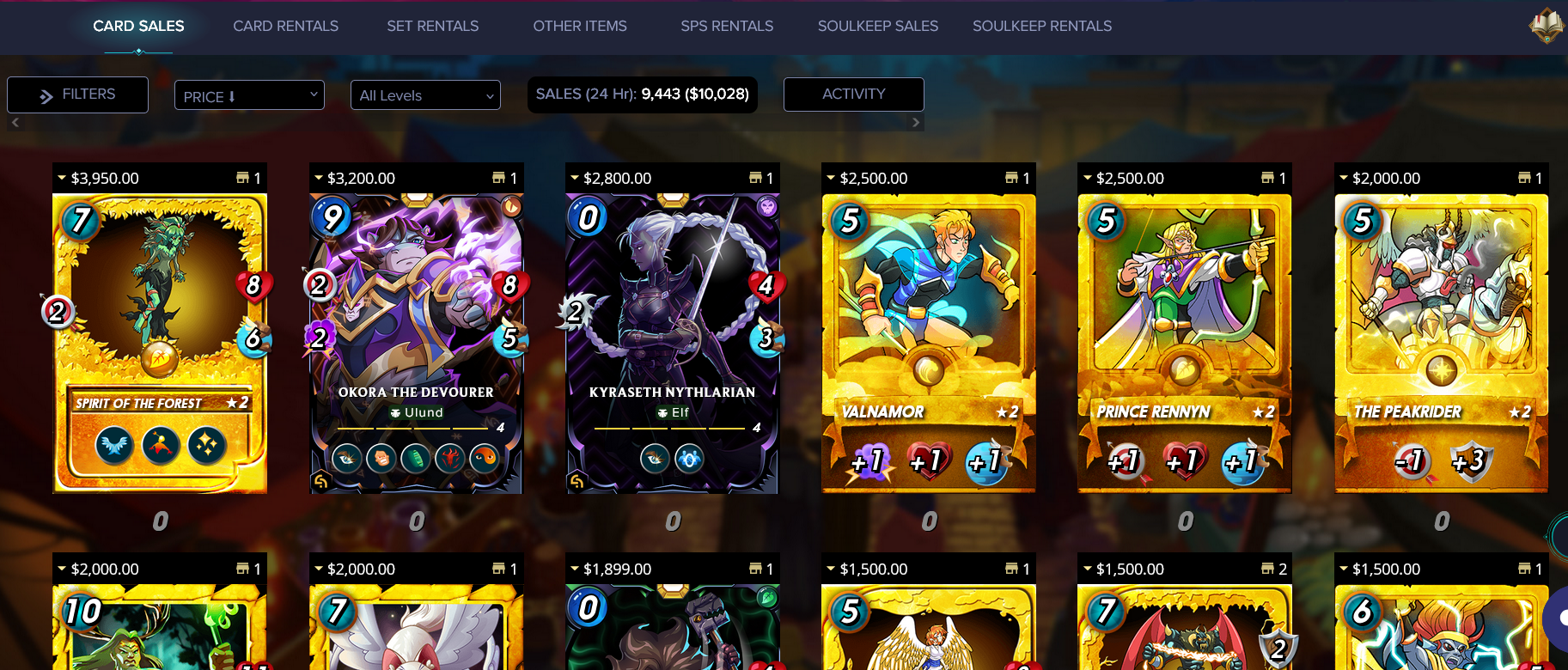Switch to Soulkeep Sales
The image size is (1568, 670).
tap(877, 26)
